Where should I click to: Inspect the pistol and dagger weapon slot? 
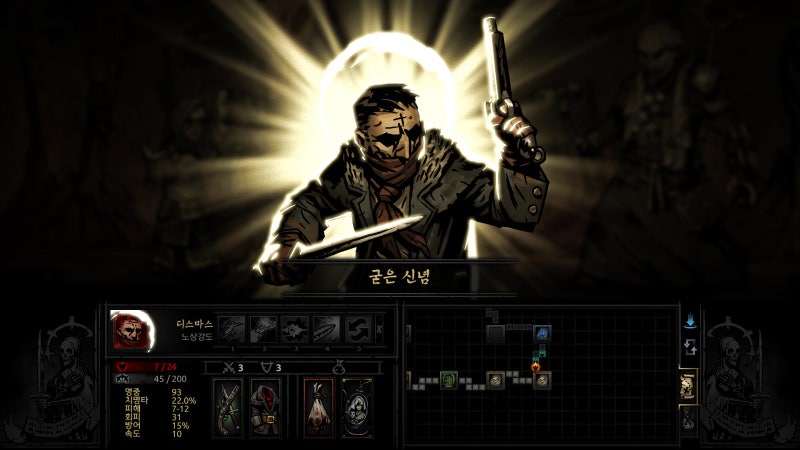pos(227,407)
